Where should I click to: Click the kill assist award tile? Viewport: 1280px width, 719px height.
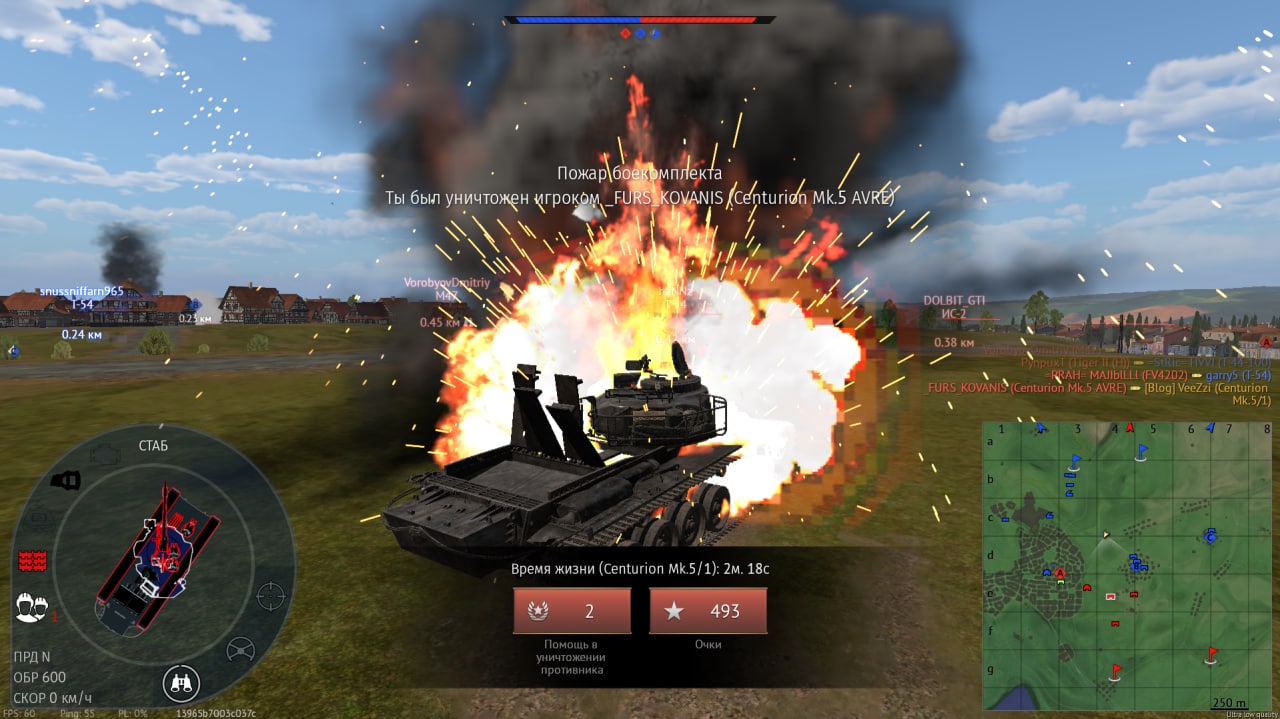click(572, 611)
